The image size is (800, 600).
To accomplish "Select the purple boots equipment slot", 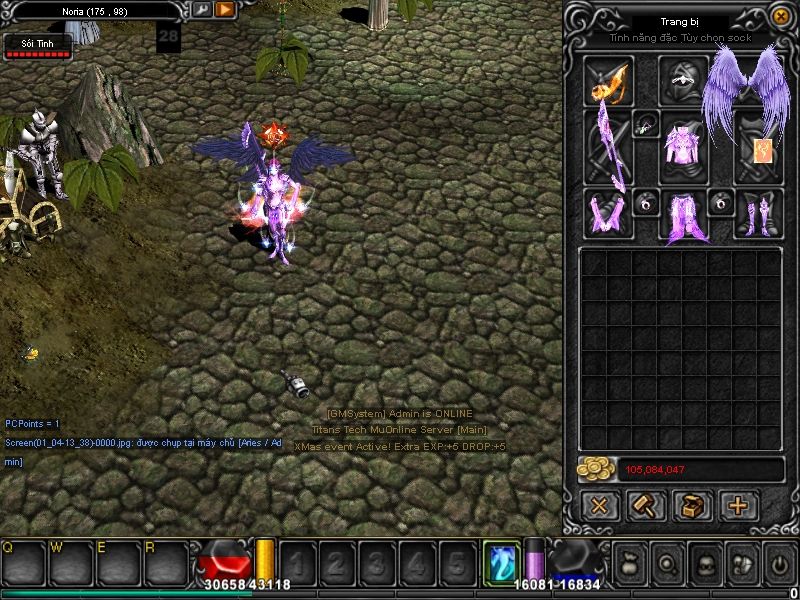I will (758, 214).
